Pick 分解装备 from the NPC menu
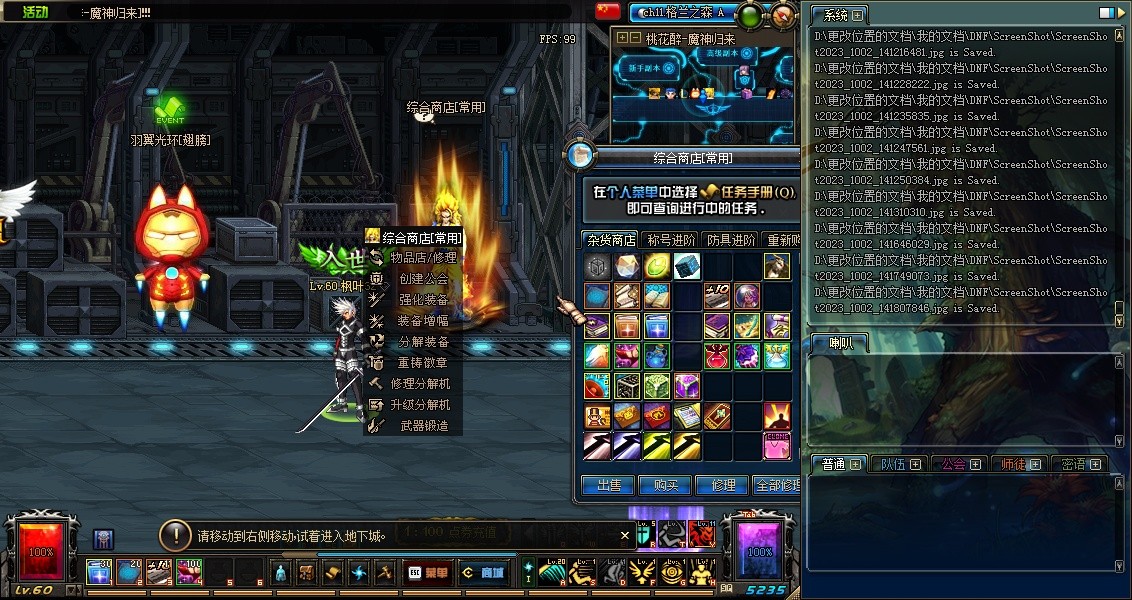The height and width of the screenshot is (600, 1132). (423, 342)
